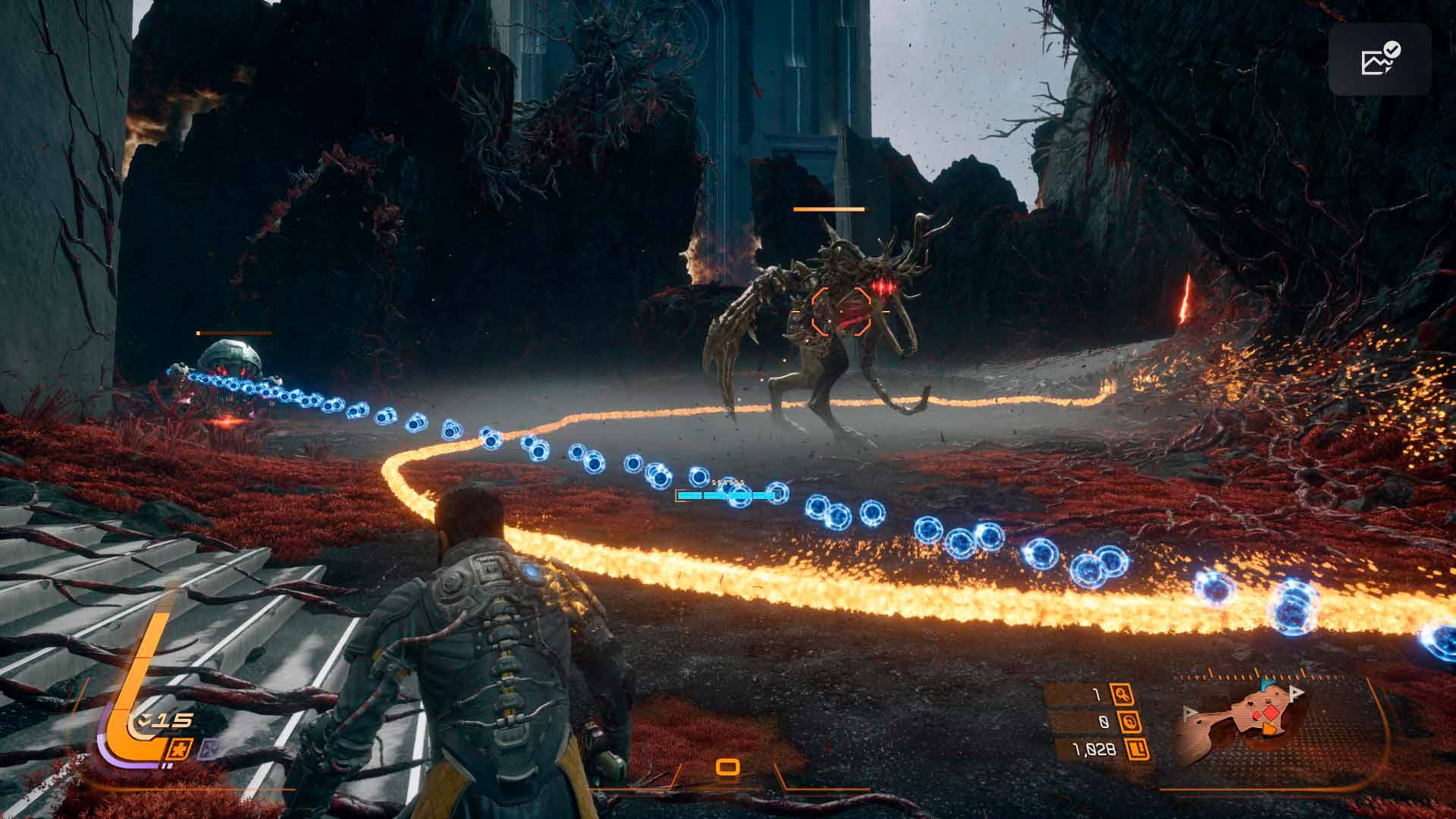Select the purple crossed-square status icon
Image resolution: width=1456 pixels, height=819 pixels.
pos(208,749)
